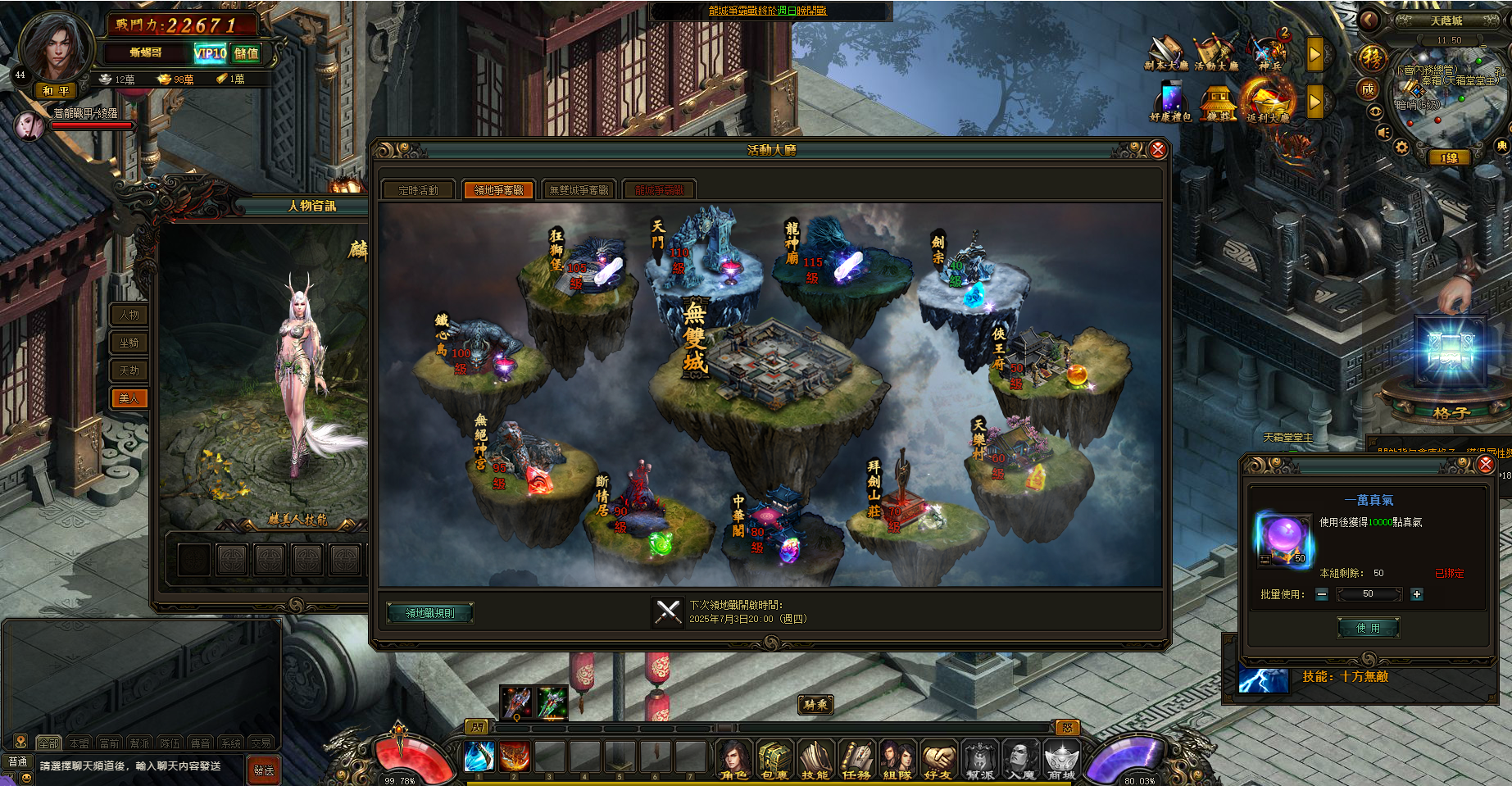
Task: Open the 商城 shop
Action: [x=1061, y=760]
